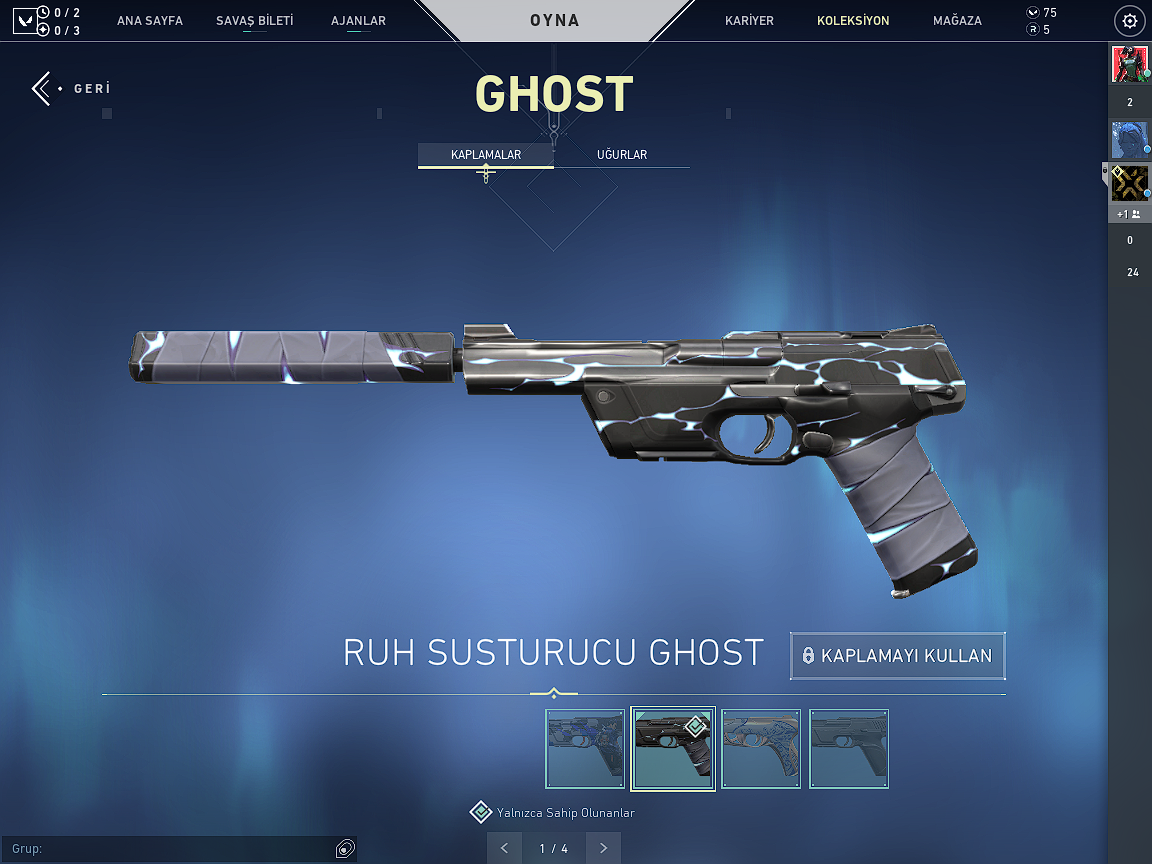The image size is (1152, 864).
Task: Select the first Ghost skin thumbnail
Action: (x=585, y=749)
